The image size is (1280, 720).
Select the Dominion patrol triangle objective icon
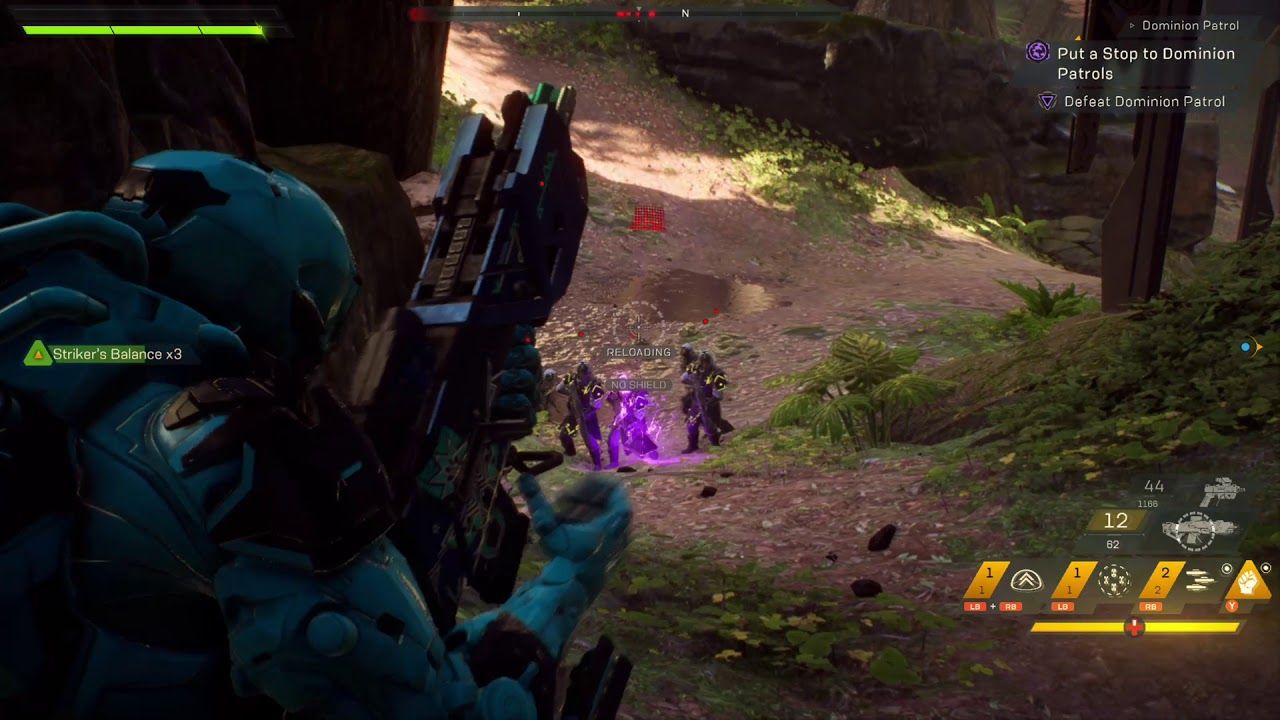1048,100
